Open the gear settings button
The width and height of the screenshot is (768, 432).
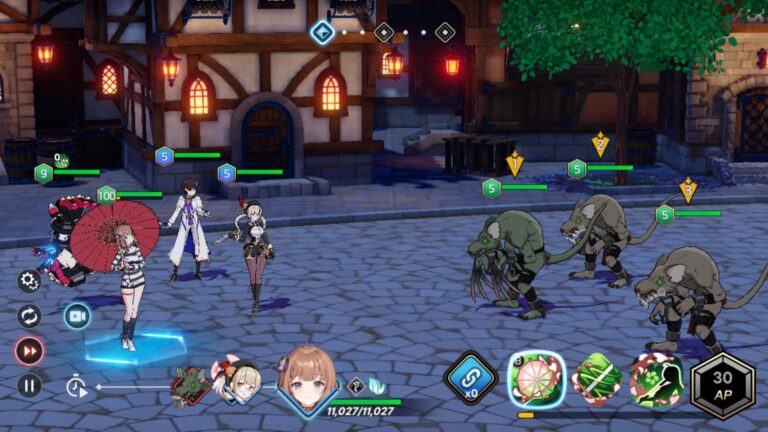coord(29,281)
